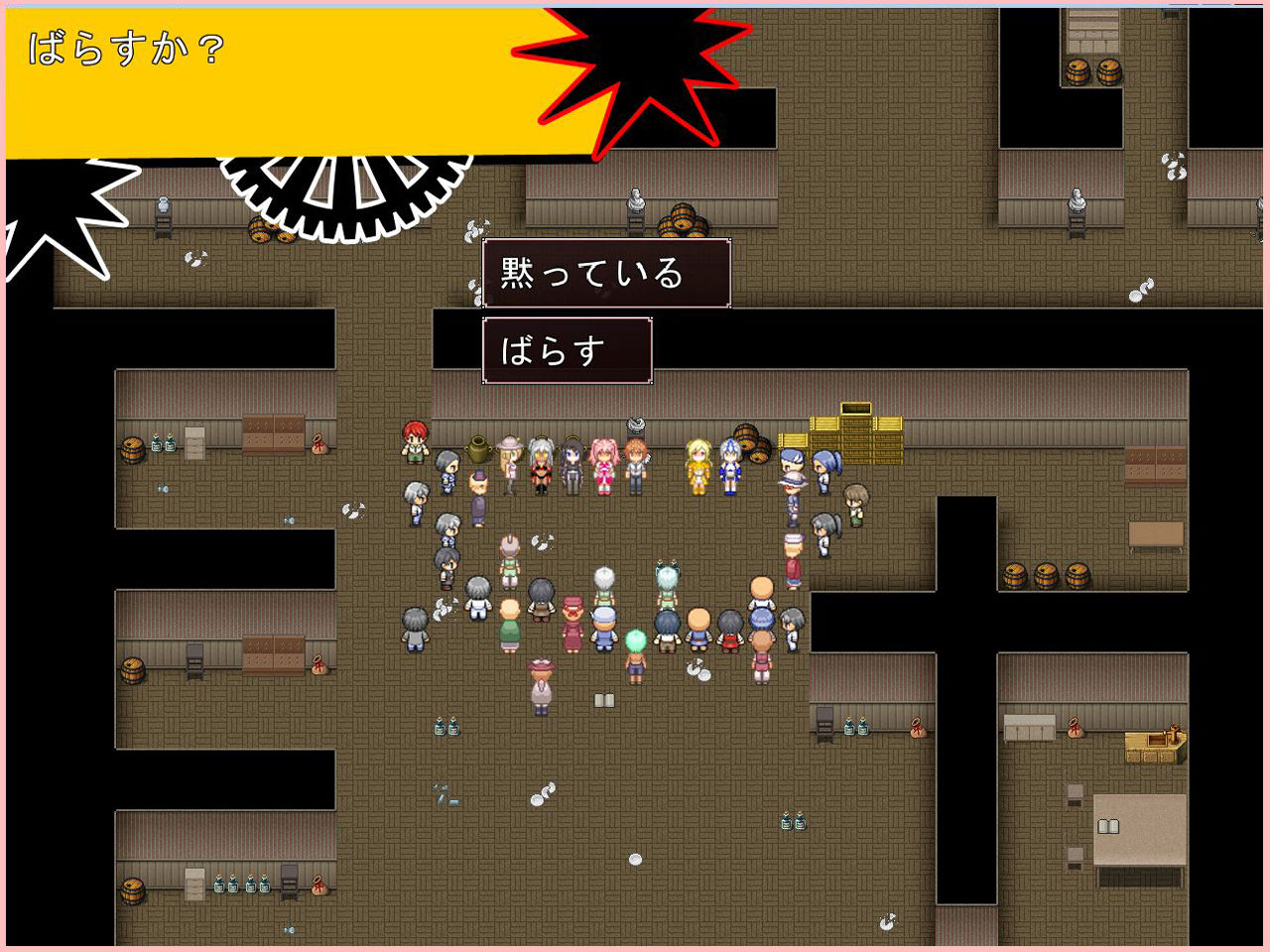
Task: Select the stacked wooden barrels by the crates
Action: coord(751,445)
